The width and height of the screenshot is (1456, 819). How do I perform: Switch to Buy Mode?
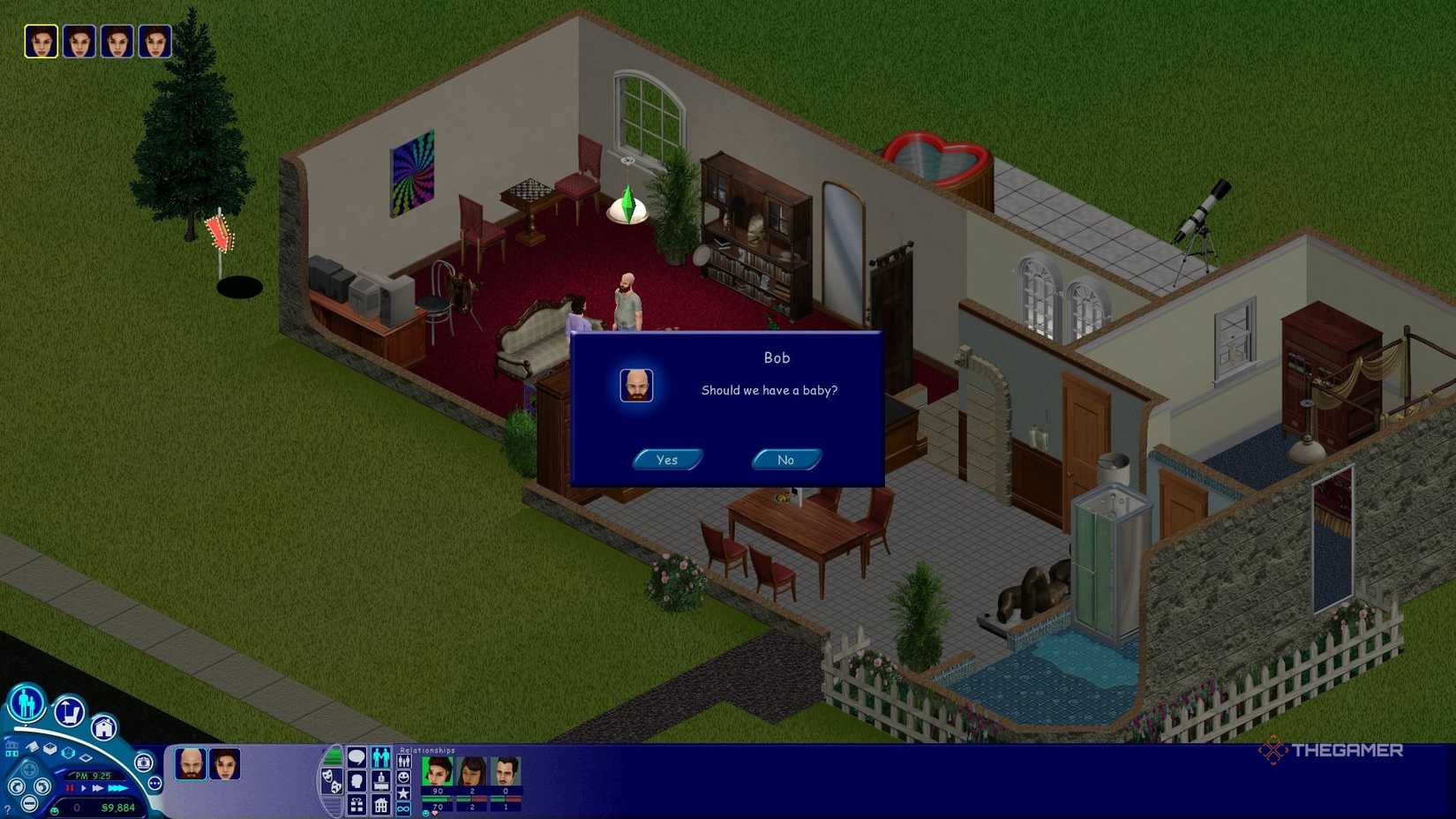point(68,710)
